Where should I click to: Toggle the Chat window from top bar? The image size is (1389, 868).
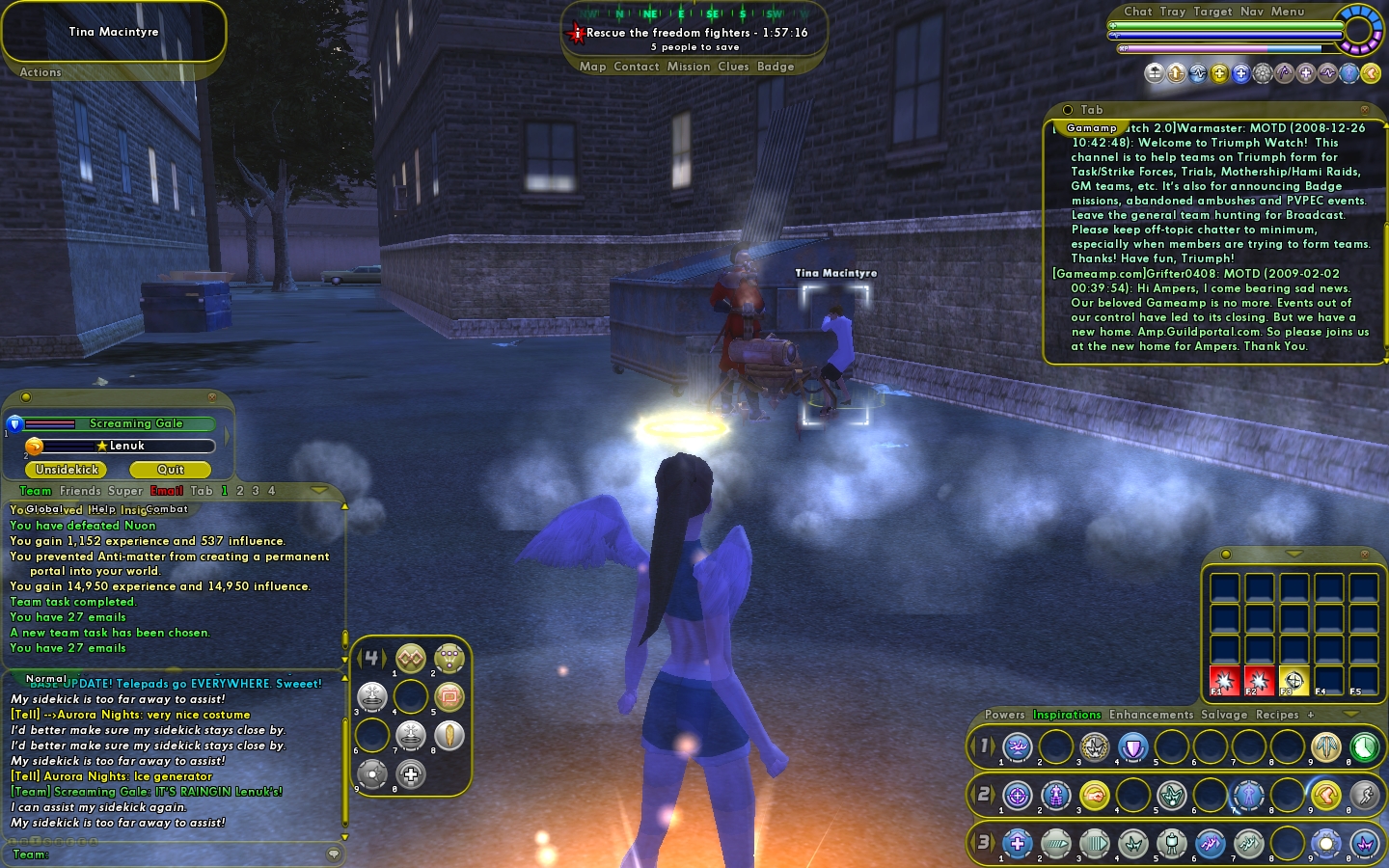[1137, 12]
